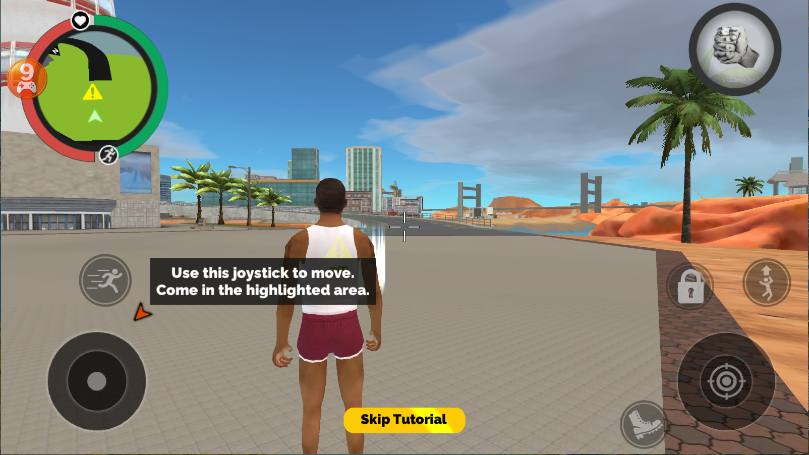This screenshot has width=809, height=455.
Task: Toggle the padlock target-lock button
Action: tap(689, 286)
